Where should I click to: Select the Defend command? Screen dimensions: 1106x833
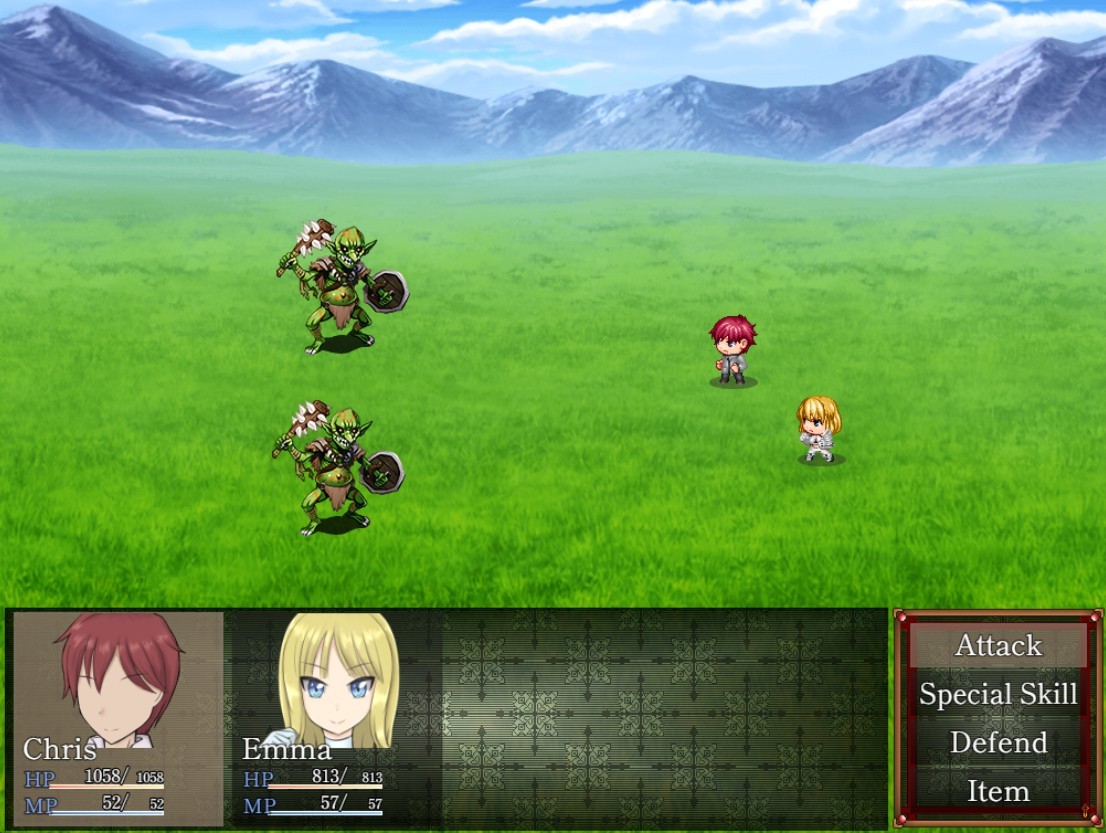pos(998,743)
